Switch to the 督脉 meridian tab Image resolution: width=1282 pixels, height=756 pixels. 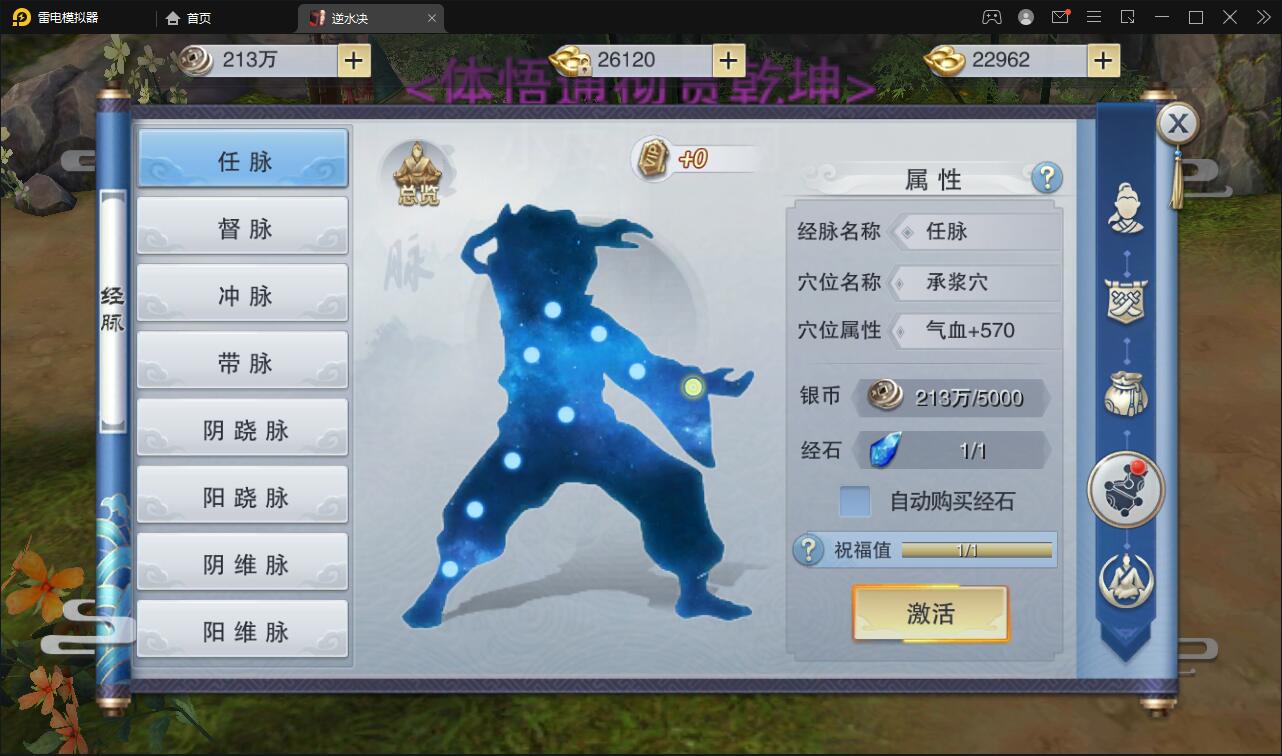241,226
